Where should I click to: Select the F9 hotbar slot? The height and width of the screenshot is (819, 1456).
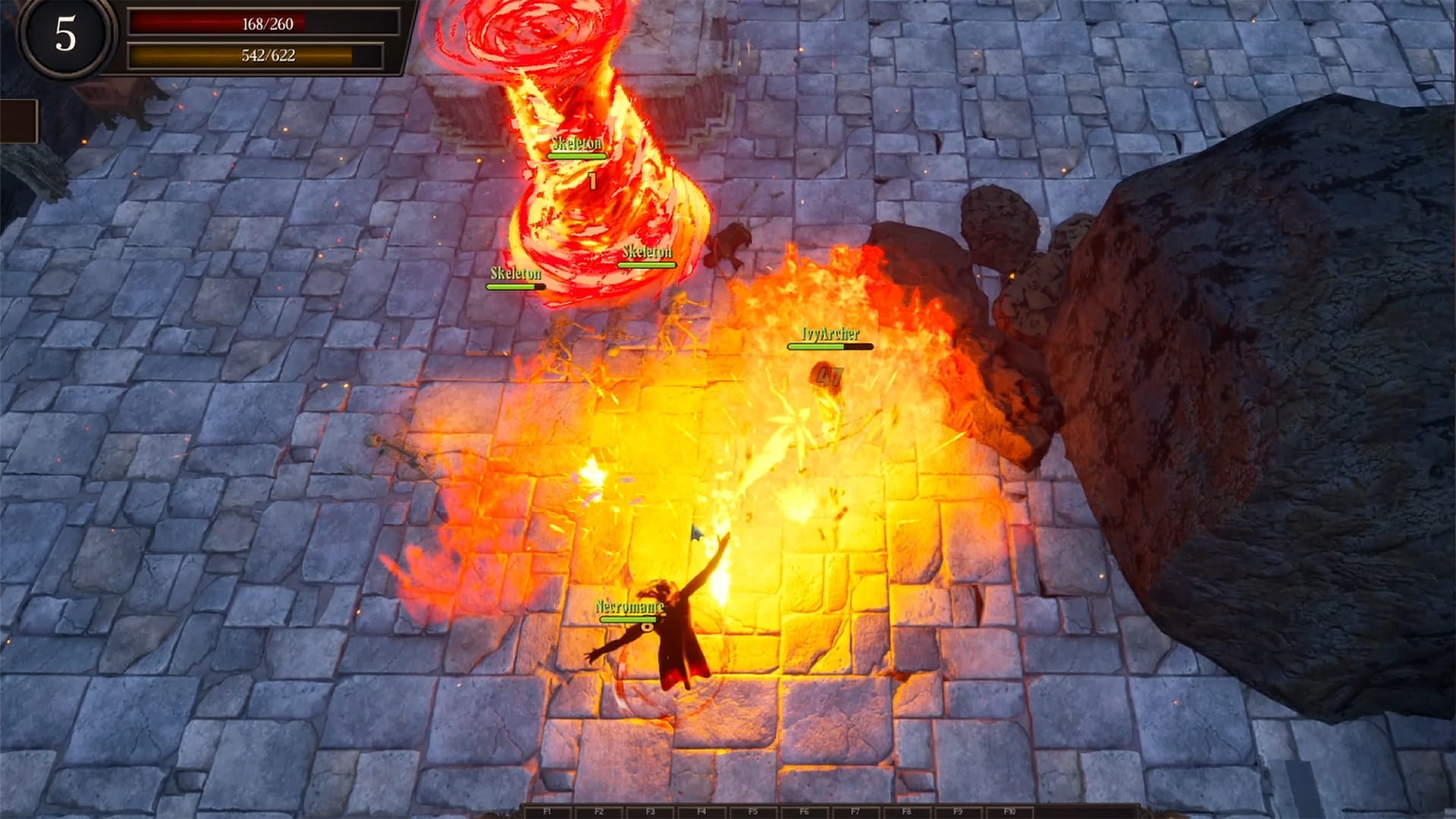click(959, 811)
